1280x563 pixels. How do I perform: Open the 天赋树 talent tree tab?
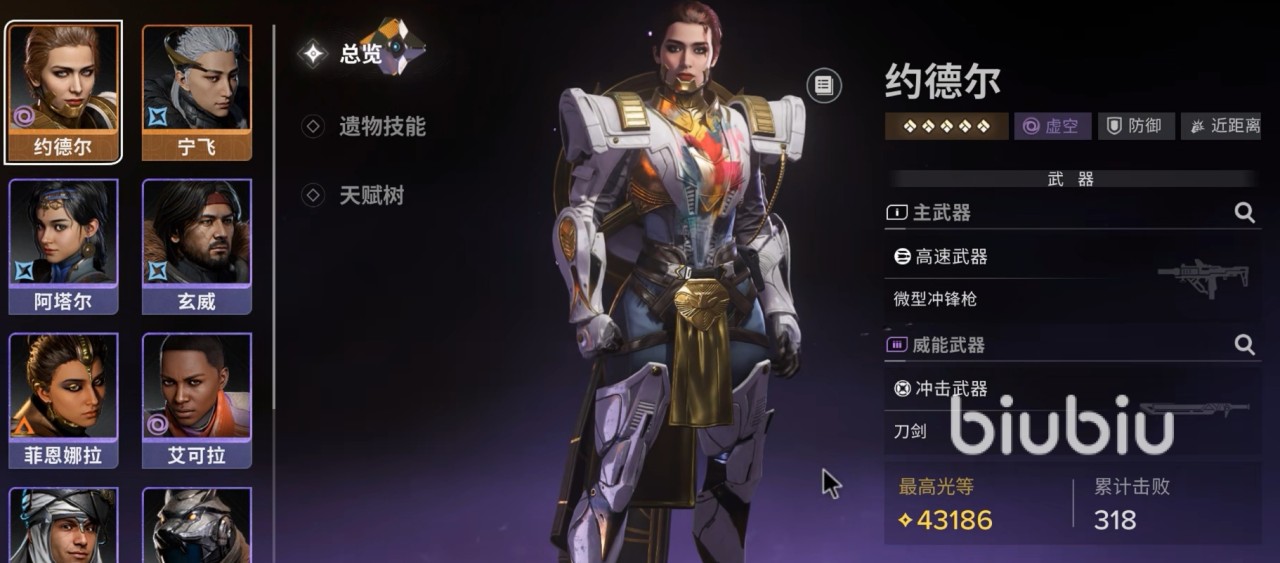coord(358,195)
